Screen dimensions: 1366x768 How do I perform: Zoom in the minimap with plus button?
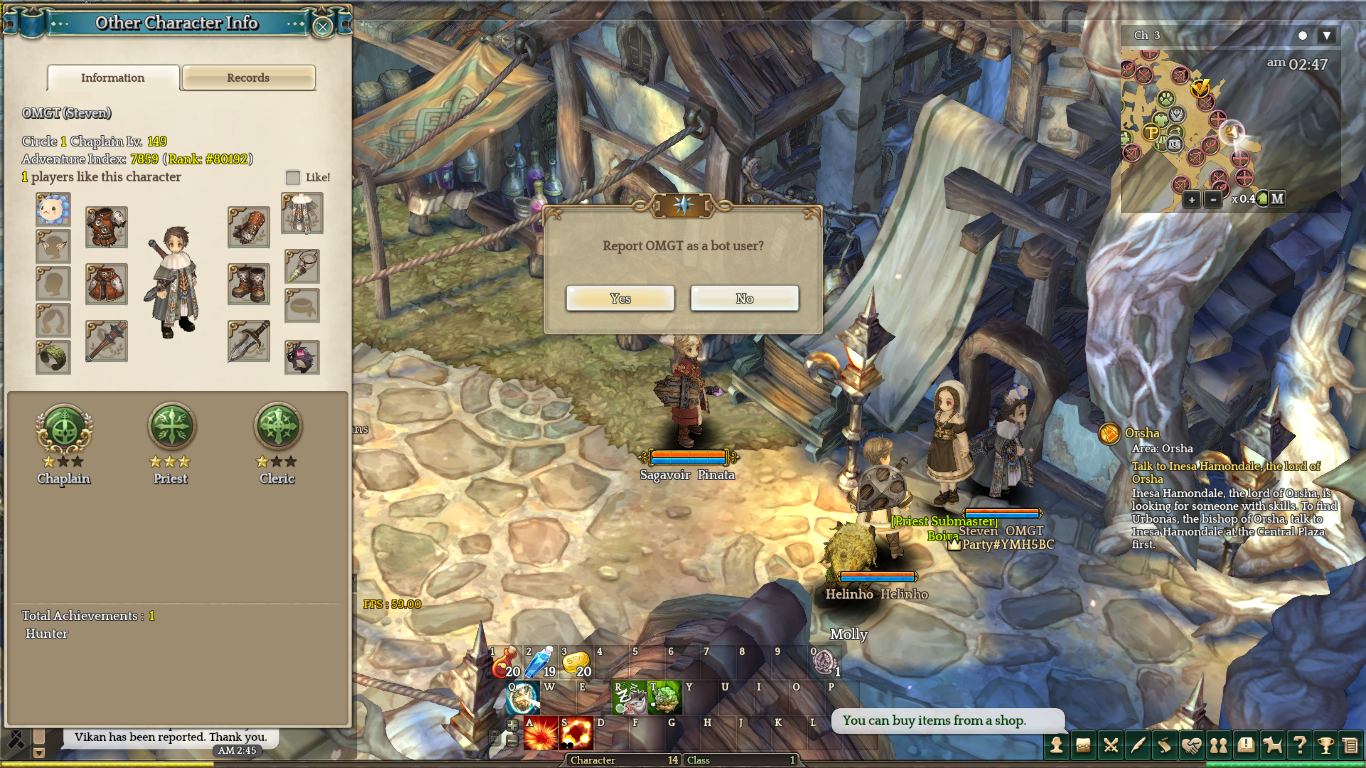click(1191, 199)
